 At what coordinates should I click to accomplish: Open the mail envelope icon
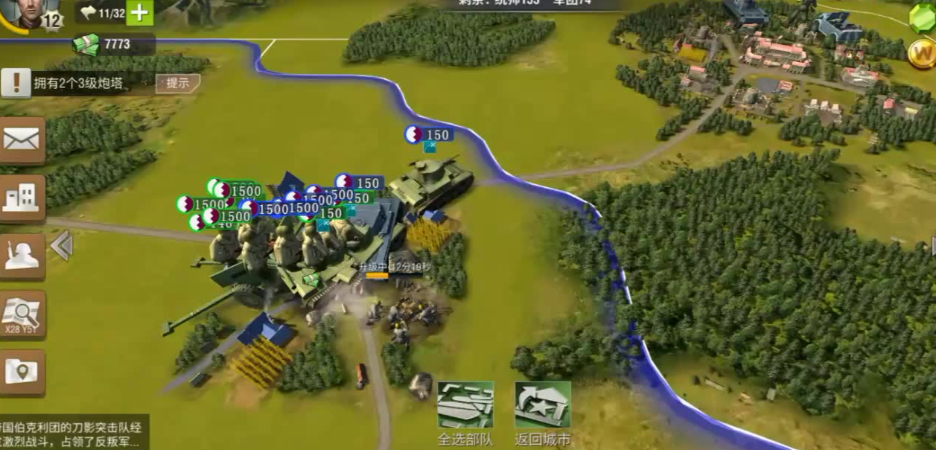click(22, 140)
